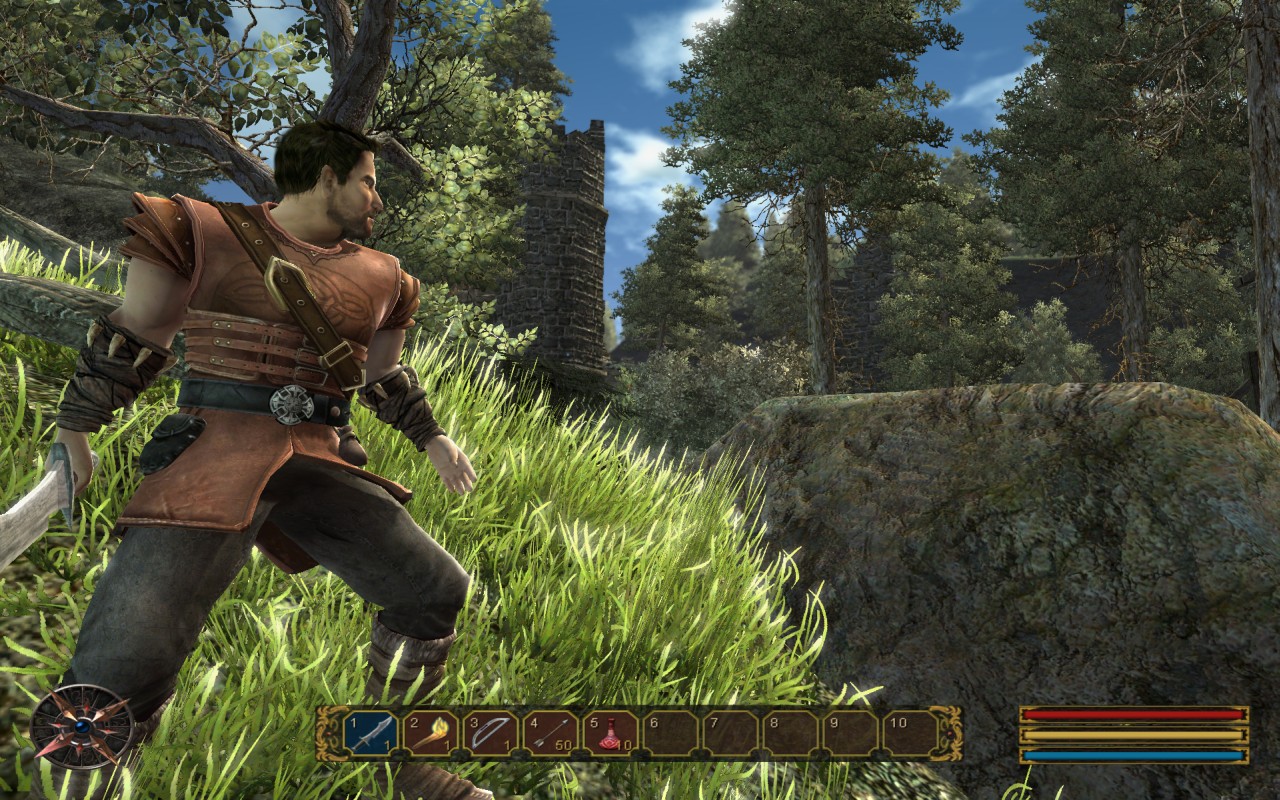Screen dimensions: 1280x800
Task: Select the sword in hotbar slot 1
Action: [x=371, y=734]
